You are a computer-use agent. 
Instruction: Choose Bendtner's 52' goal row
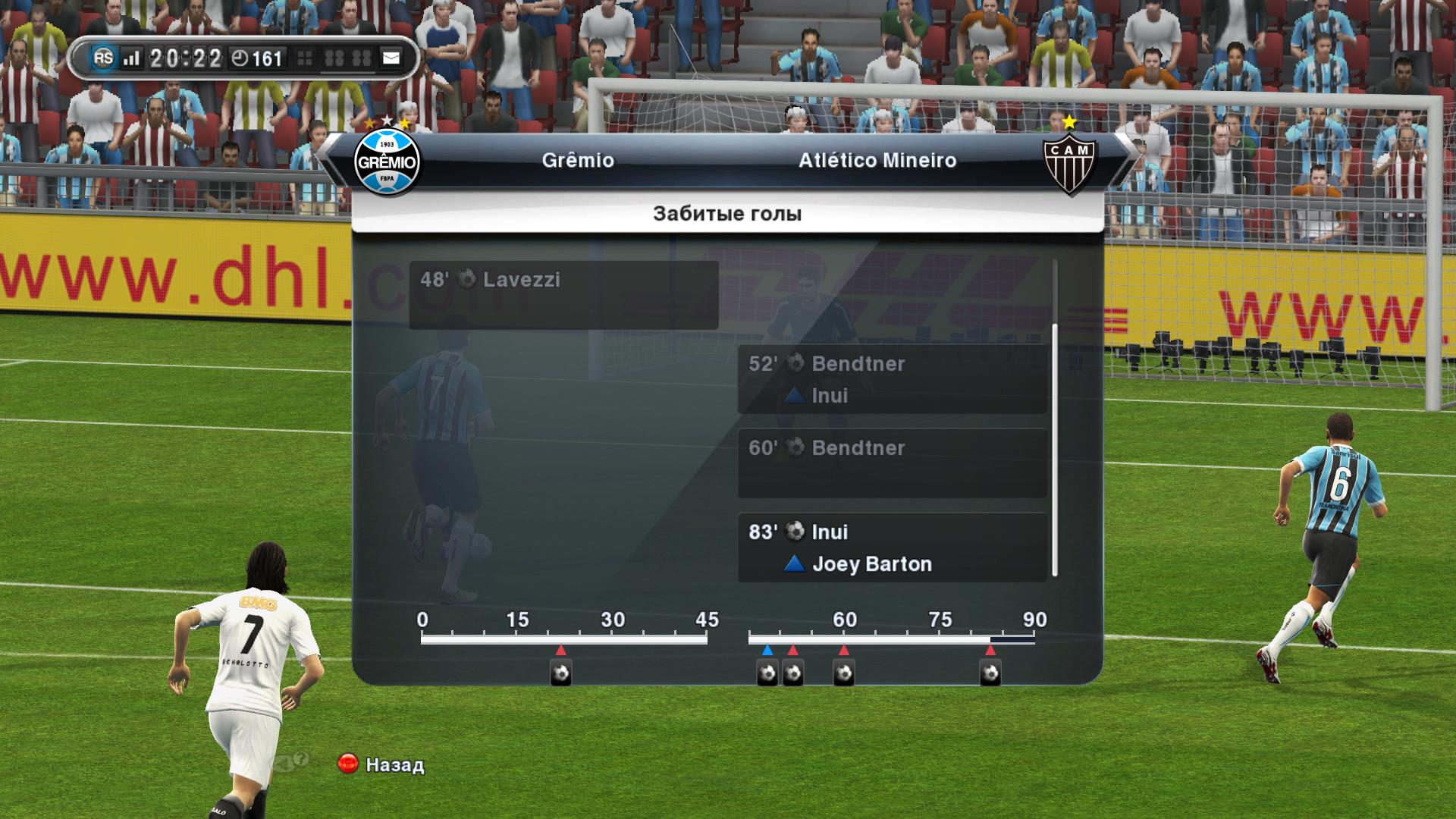pos(892,379)
